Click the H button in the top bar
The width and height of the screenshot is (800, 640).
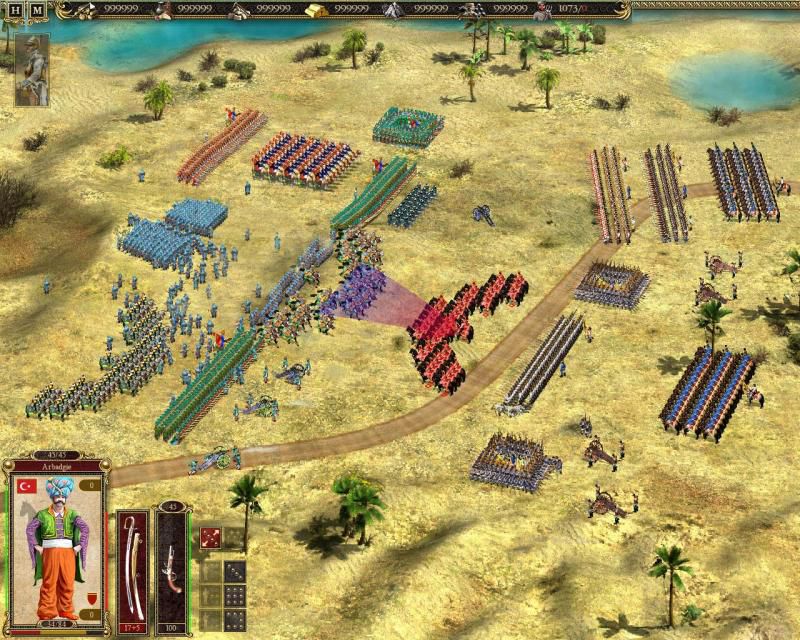tap(15, 11)
